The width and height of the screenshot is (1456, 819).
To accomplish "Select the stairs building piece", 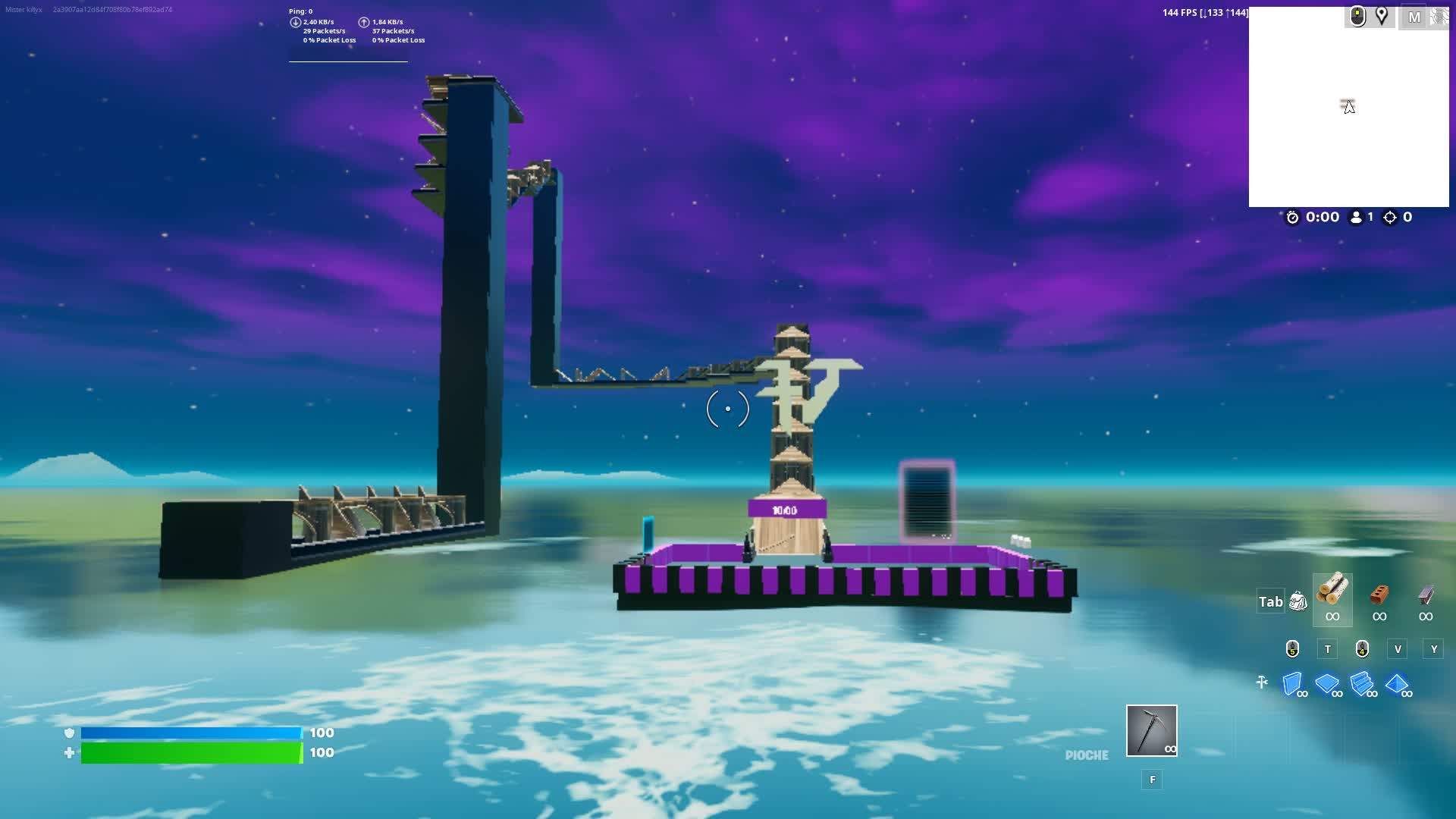I will pyautogui.click(x=1363, y=683).
